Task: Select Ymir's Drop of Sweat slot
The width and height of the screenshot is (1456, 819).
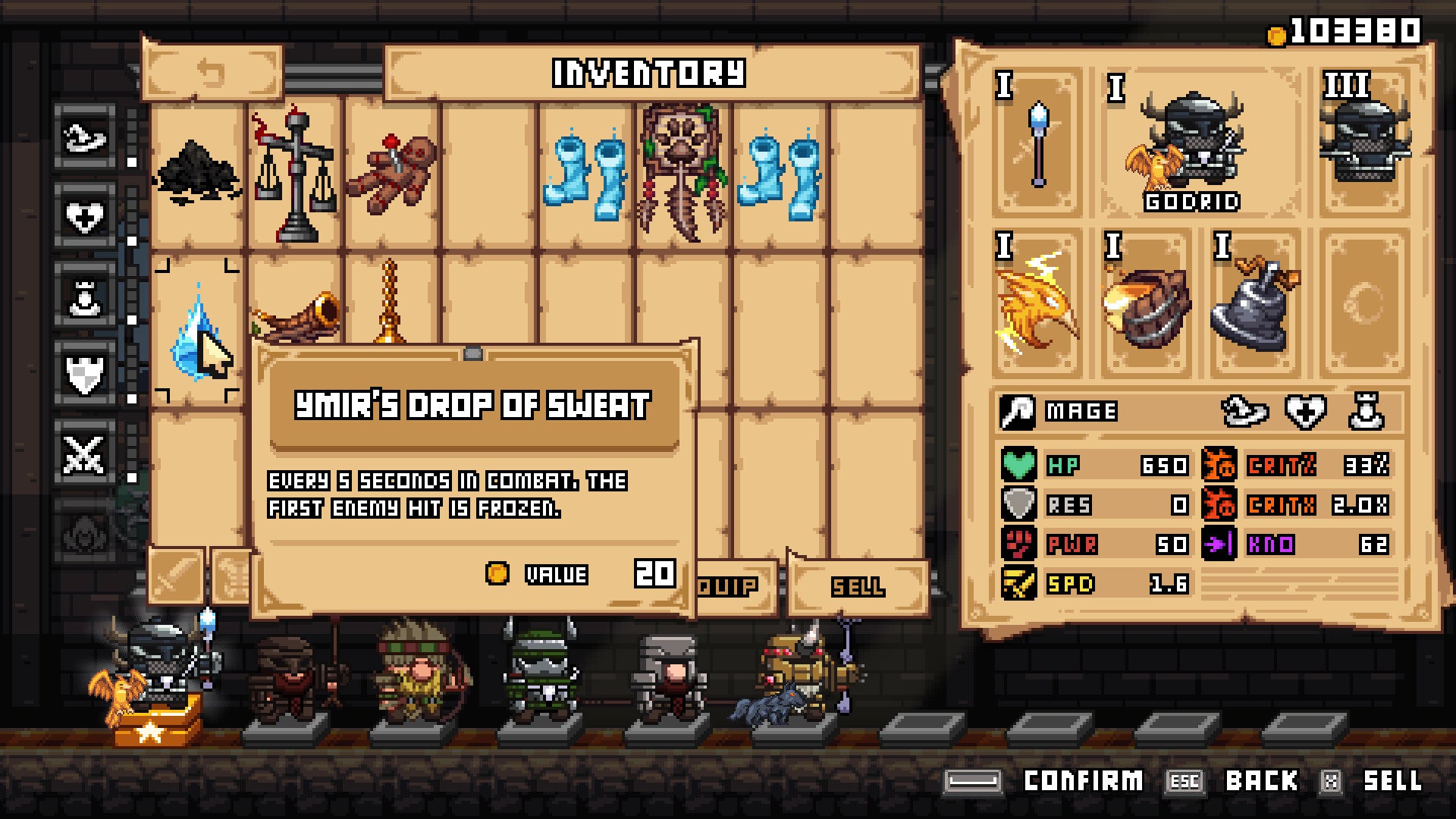Action: click(196, 331)
